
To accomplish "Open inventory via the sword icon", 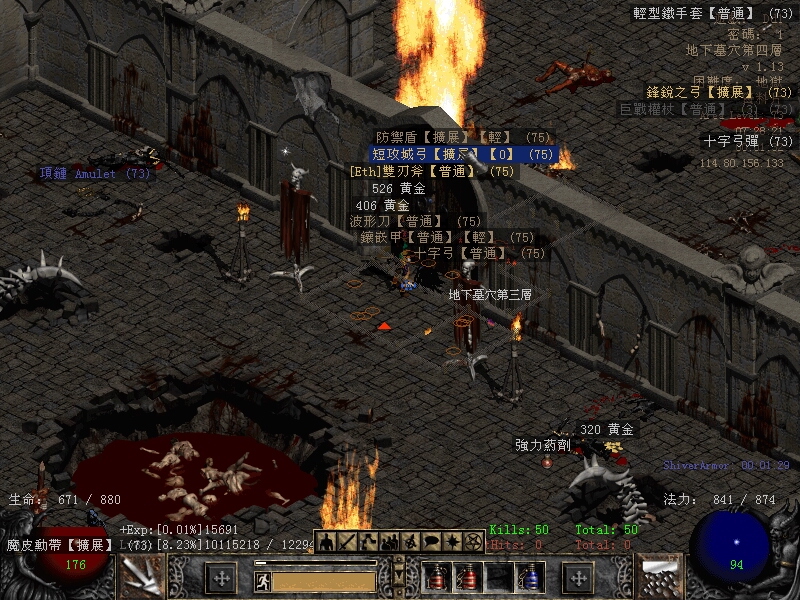I will coord(347,541).
